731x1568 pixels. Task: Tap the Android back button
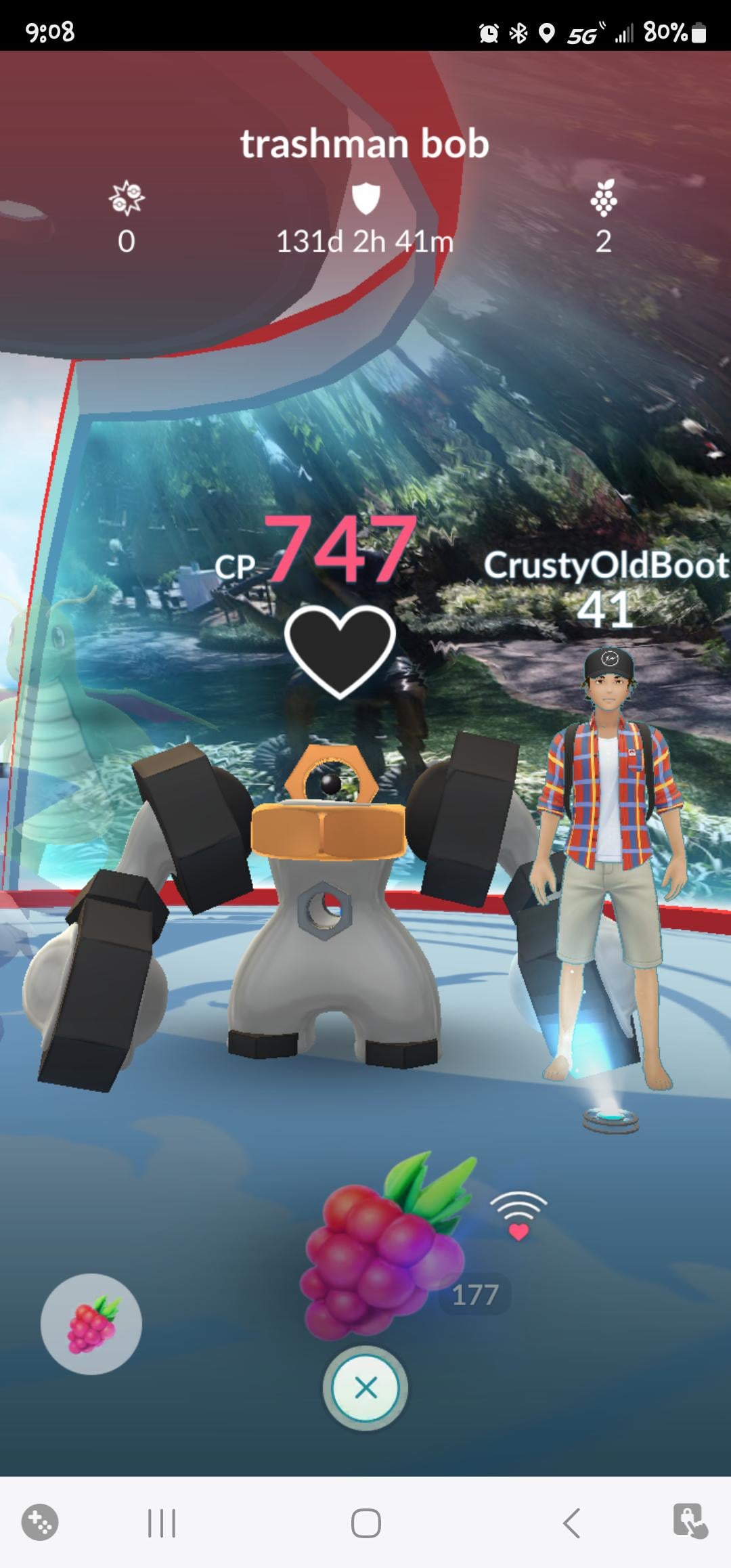[x=571, y=1524]
